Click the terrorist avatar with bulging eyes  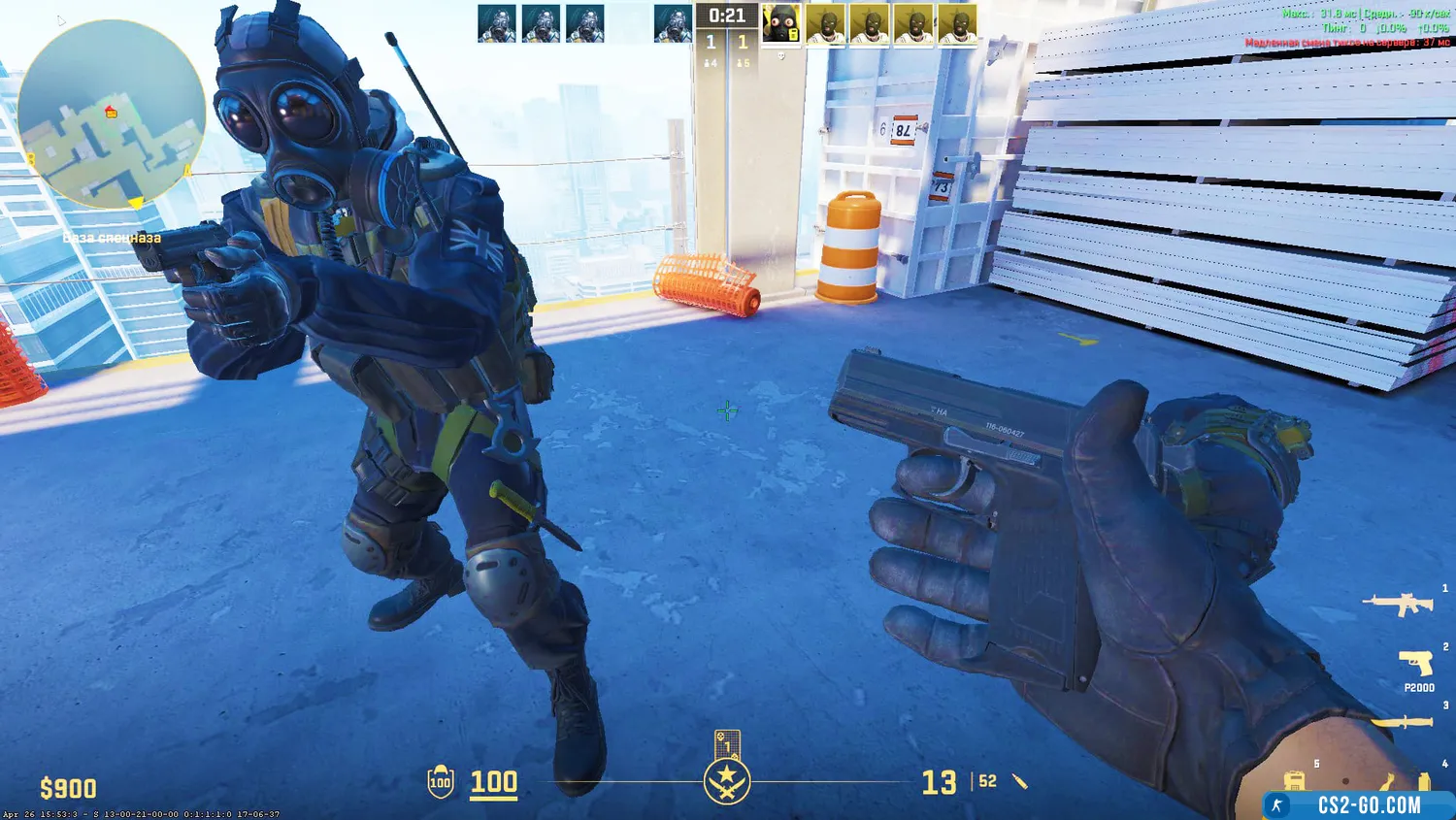click(780, 24)
